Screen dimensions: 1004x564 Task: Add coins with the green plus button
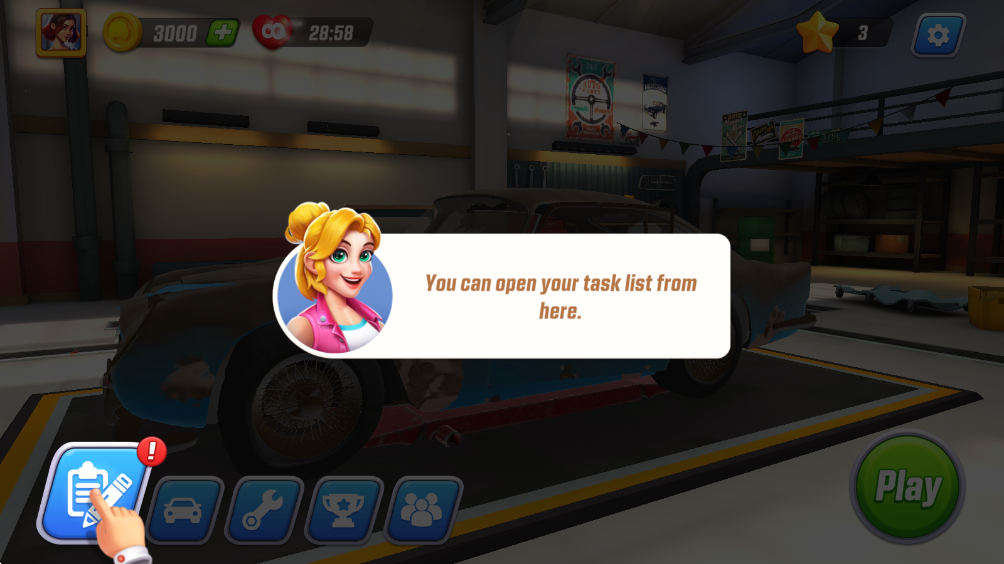222,33
